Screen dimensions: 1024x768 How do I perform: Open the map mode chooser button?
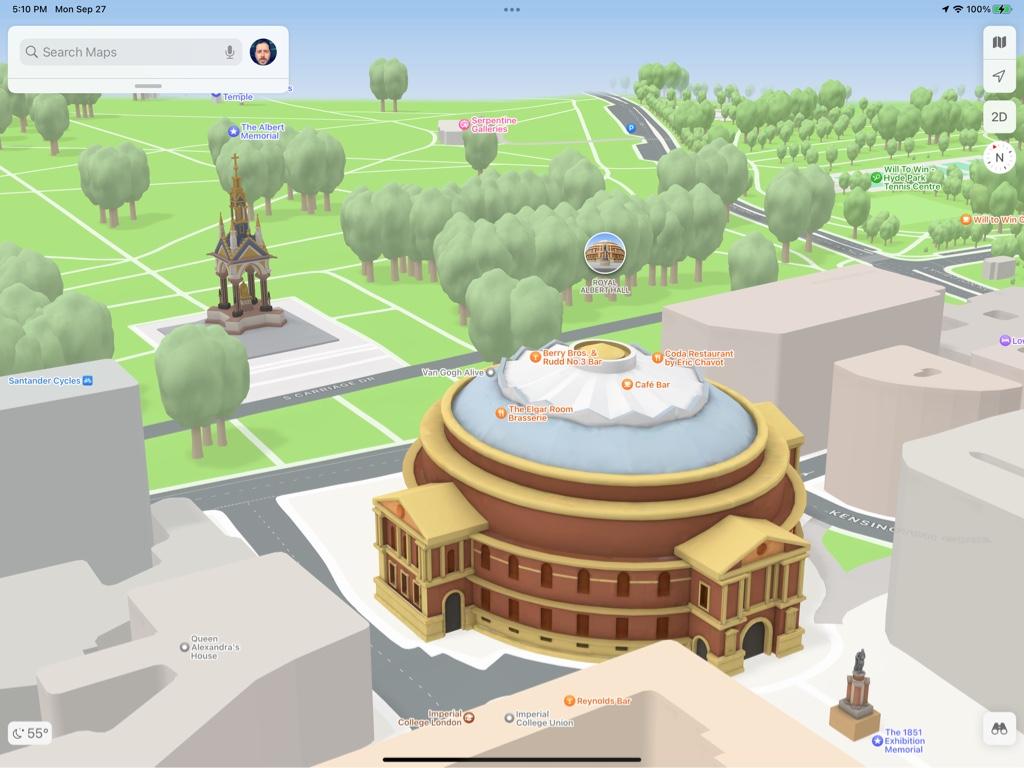pos(999,42)
